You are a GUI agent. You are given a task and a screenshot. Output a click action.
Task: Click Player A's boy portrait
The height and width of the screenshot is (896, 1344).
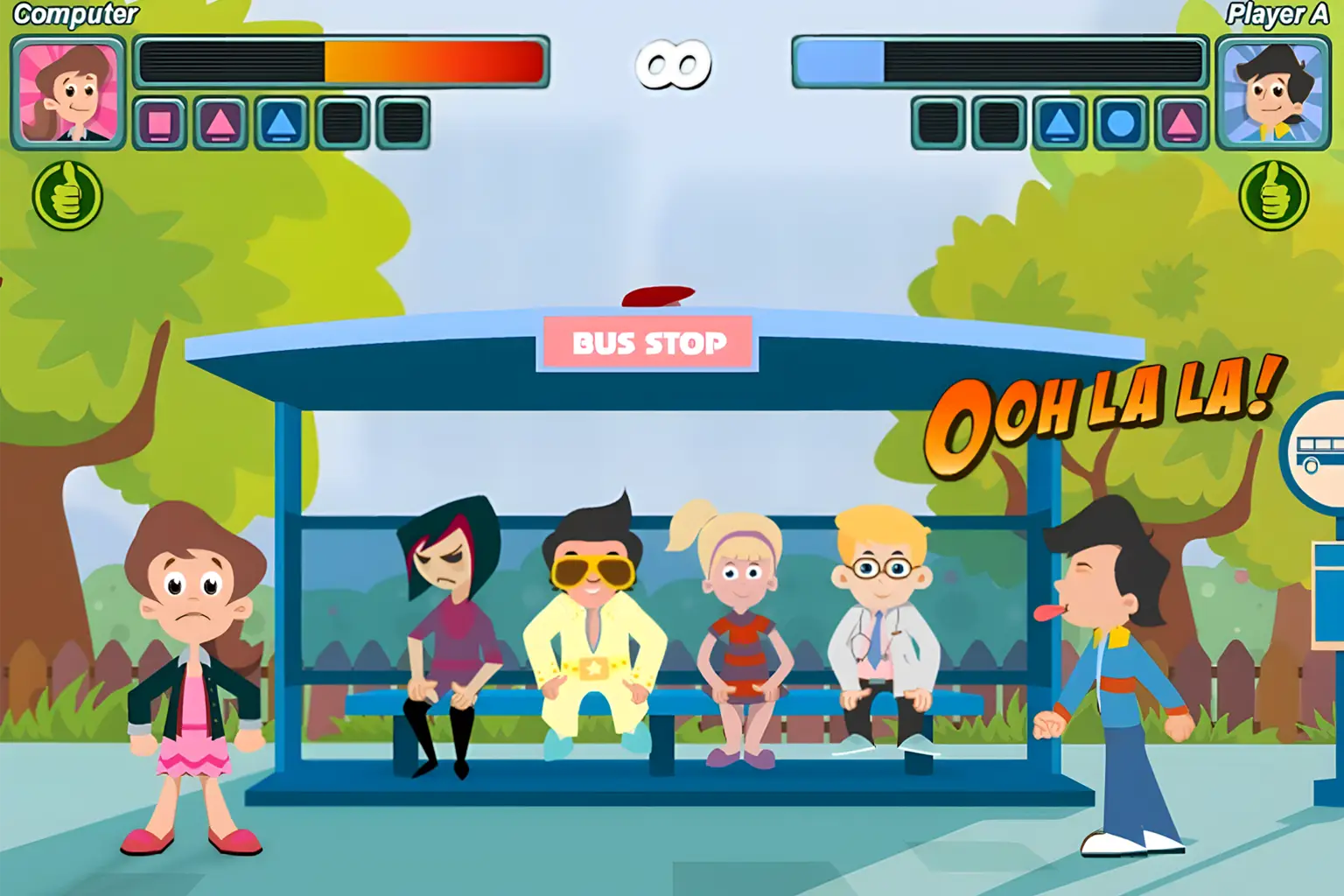[x=1273, y=93]
